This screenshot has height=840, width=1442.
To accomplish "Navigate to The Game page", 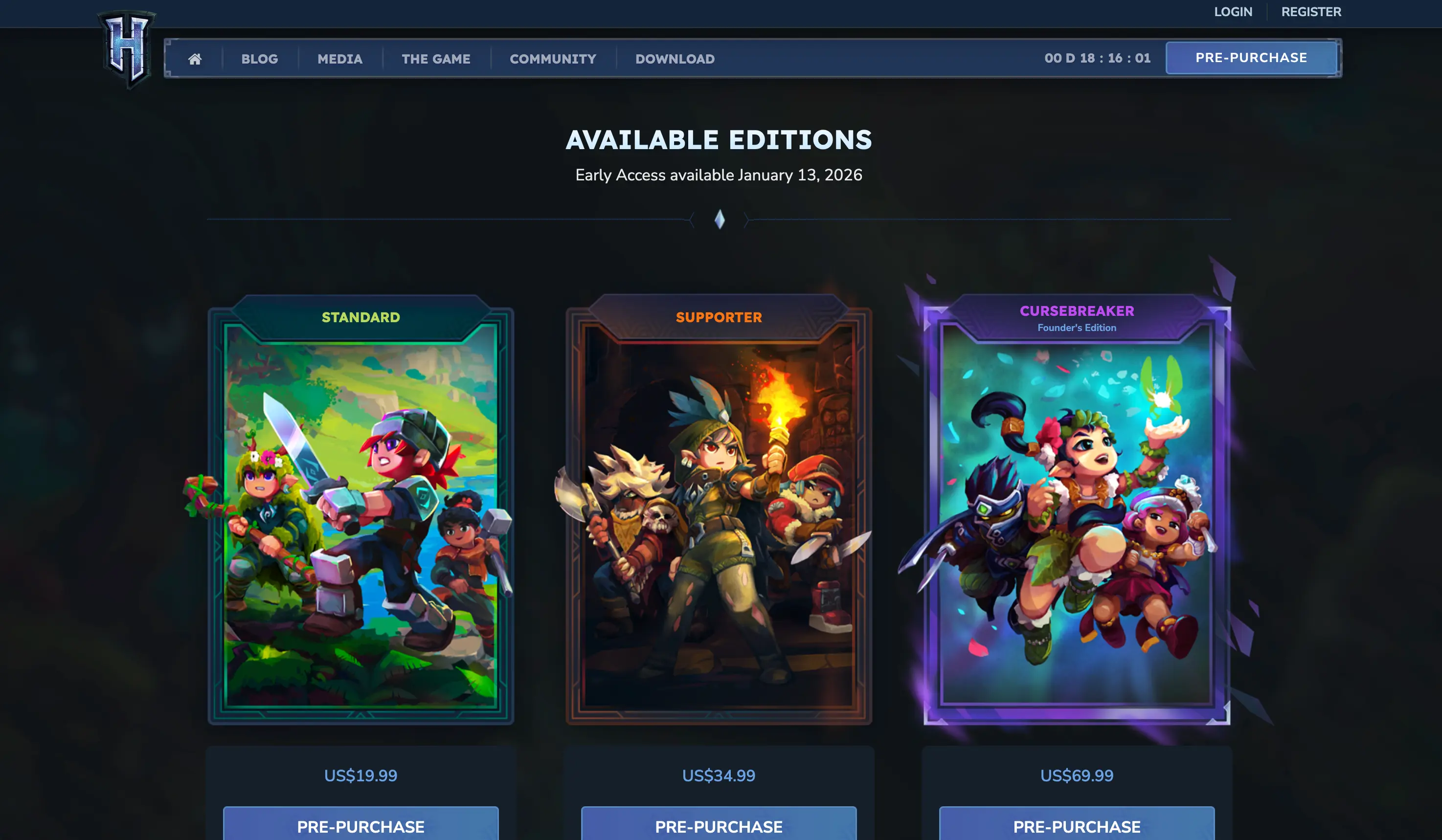I will (436, 59).
